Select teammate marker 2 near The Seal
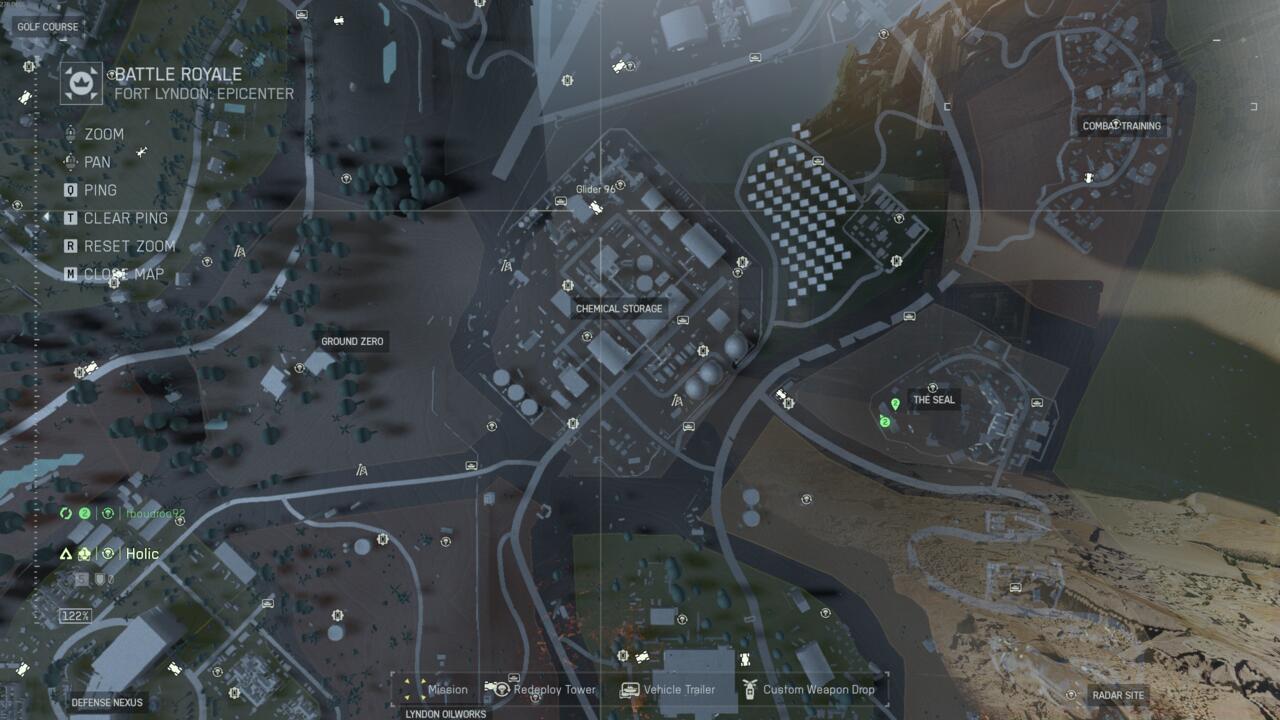This screenshot has height=720, width=1280. [x=885, y=422]
